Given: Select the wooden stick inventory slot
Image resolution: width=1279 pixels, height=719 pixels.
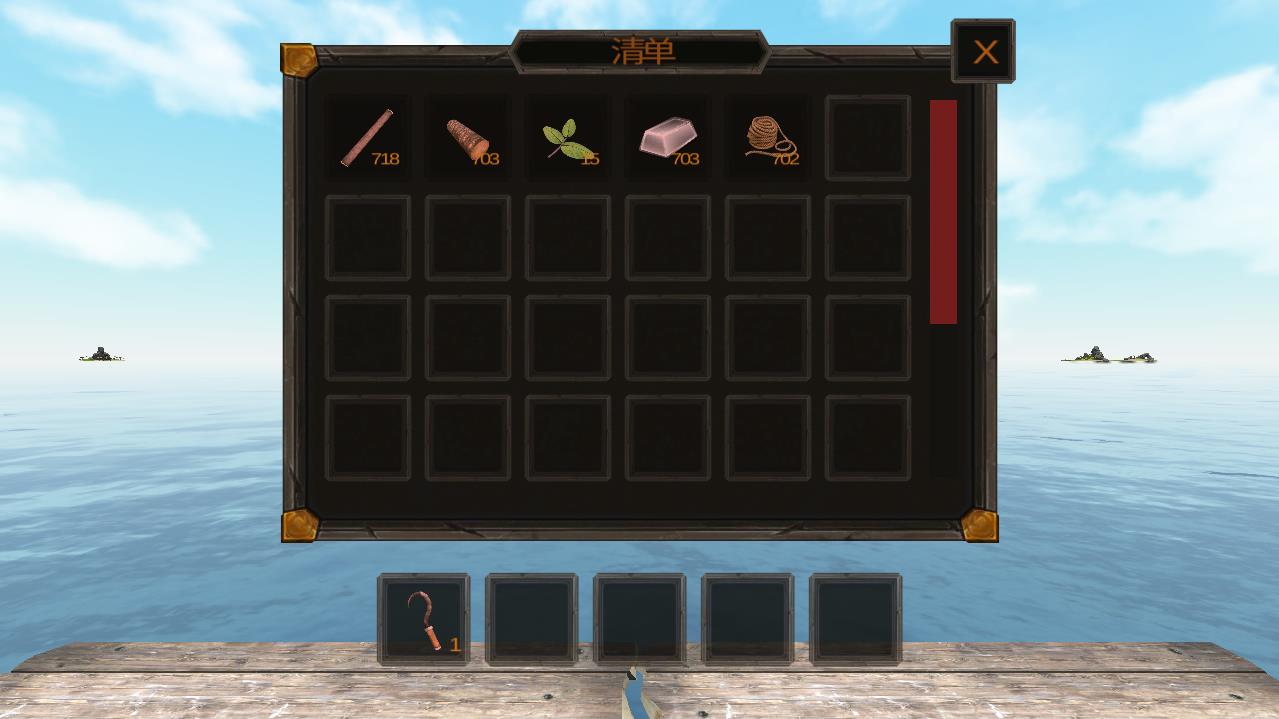Looking at the screenshot, I should coord(368,138).
